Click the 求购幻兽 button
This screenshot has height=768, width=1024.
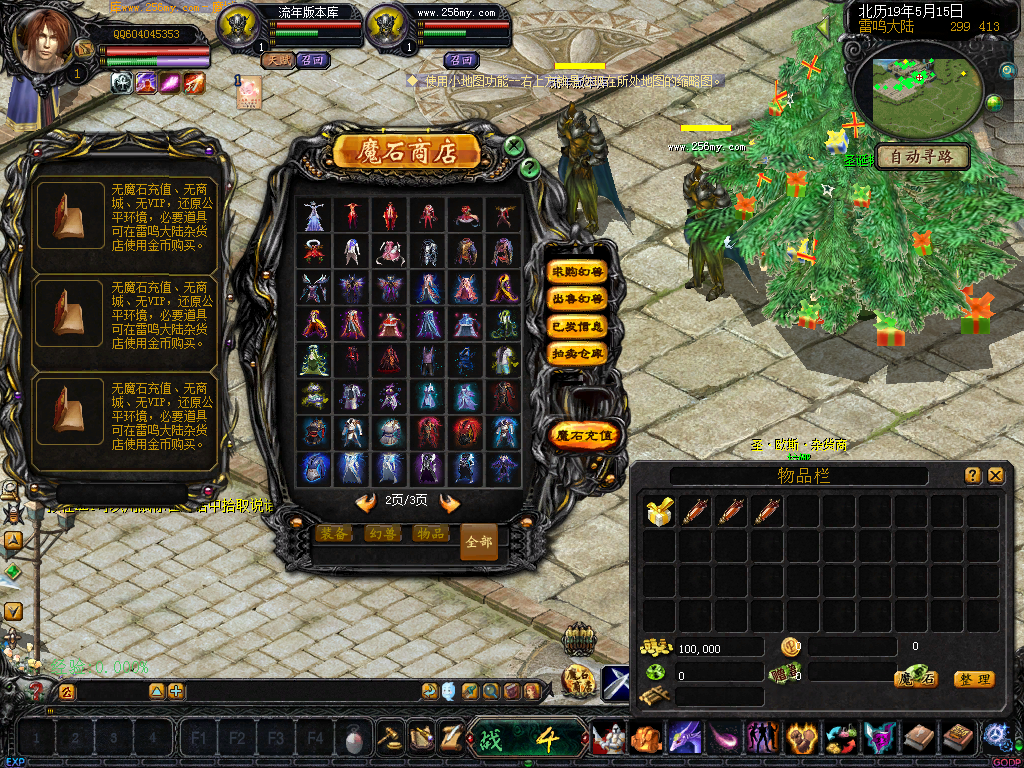click(578, 272)
